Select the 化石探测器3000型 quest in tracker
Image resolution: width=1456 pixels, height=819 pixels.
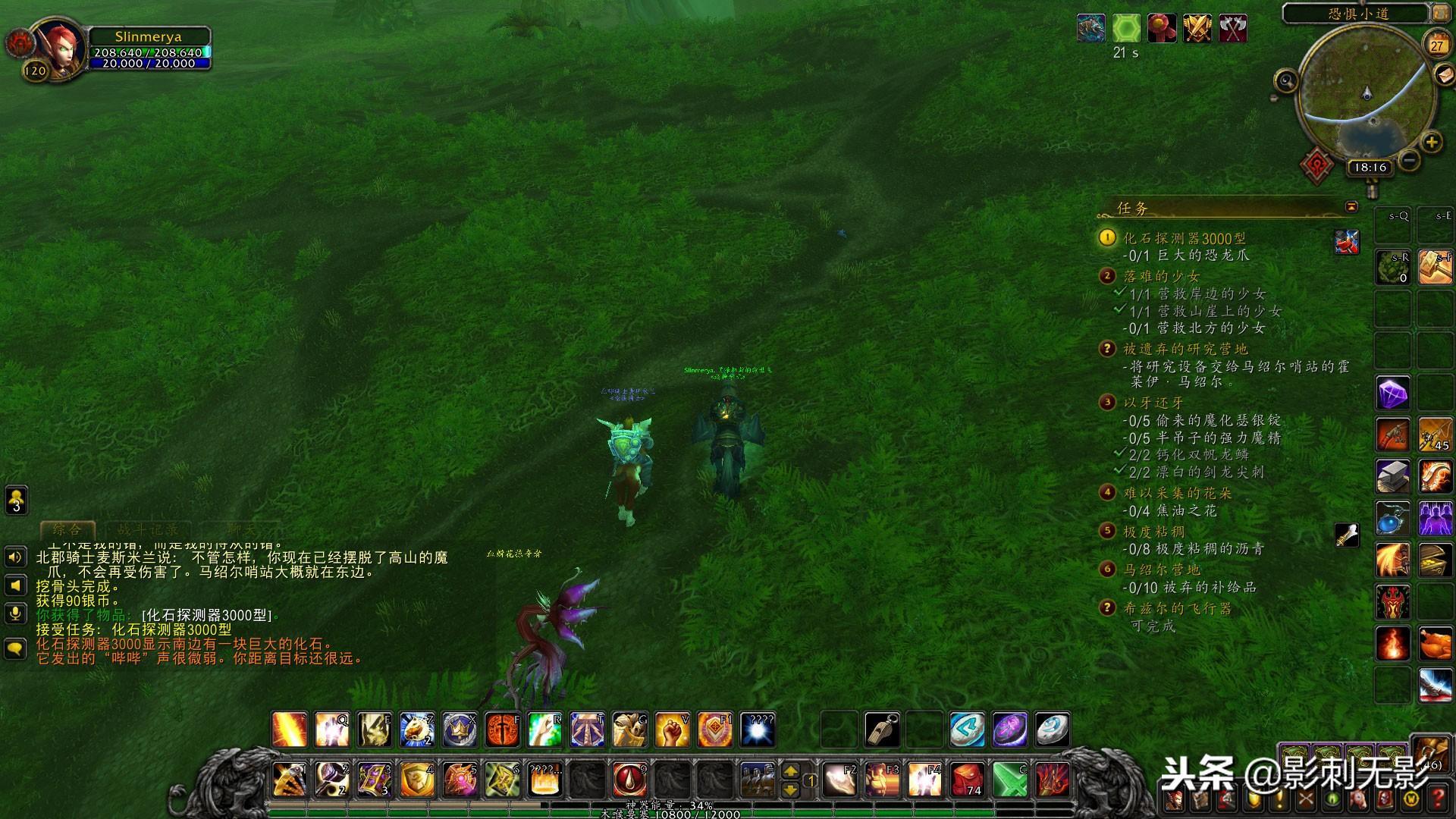point(1184,238)
